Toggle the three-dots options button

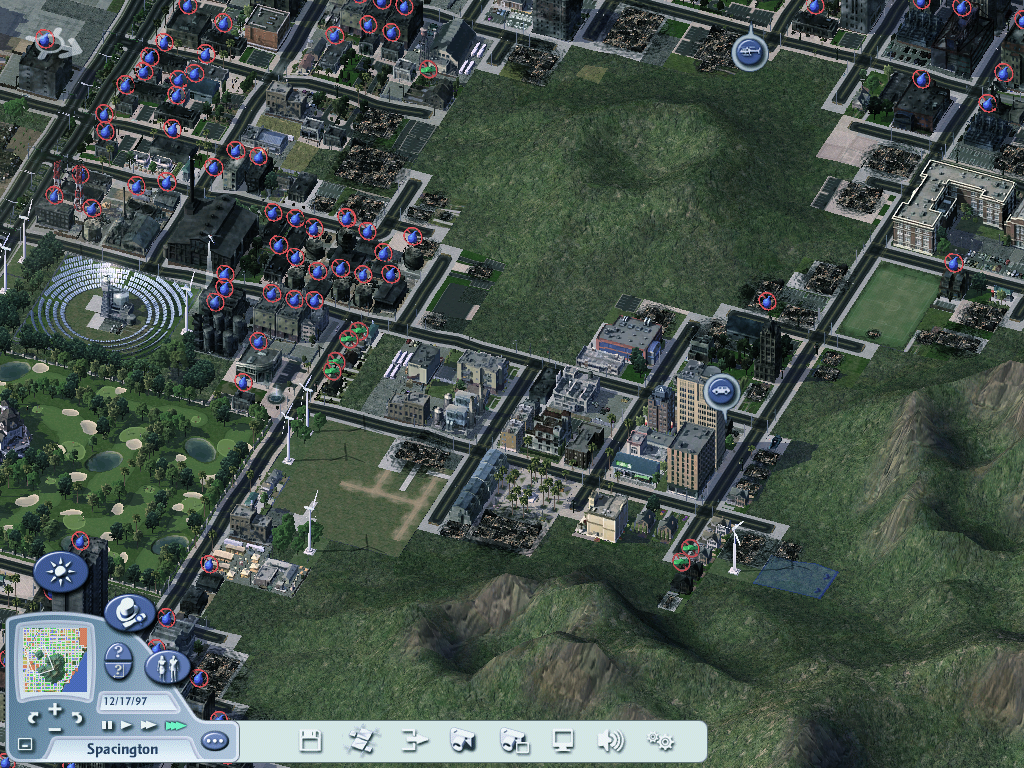click(214, 741)
